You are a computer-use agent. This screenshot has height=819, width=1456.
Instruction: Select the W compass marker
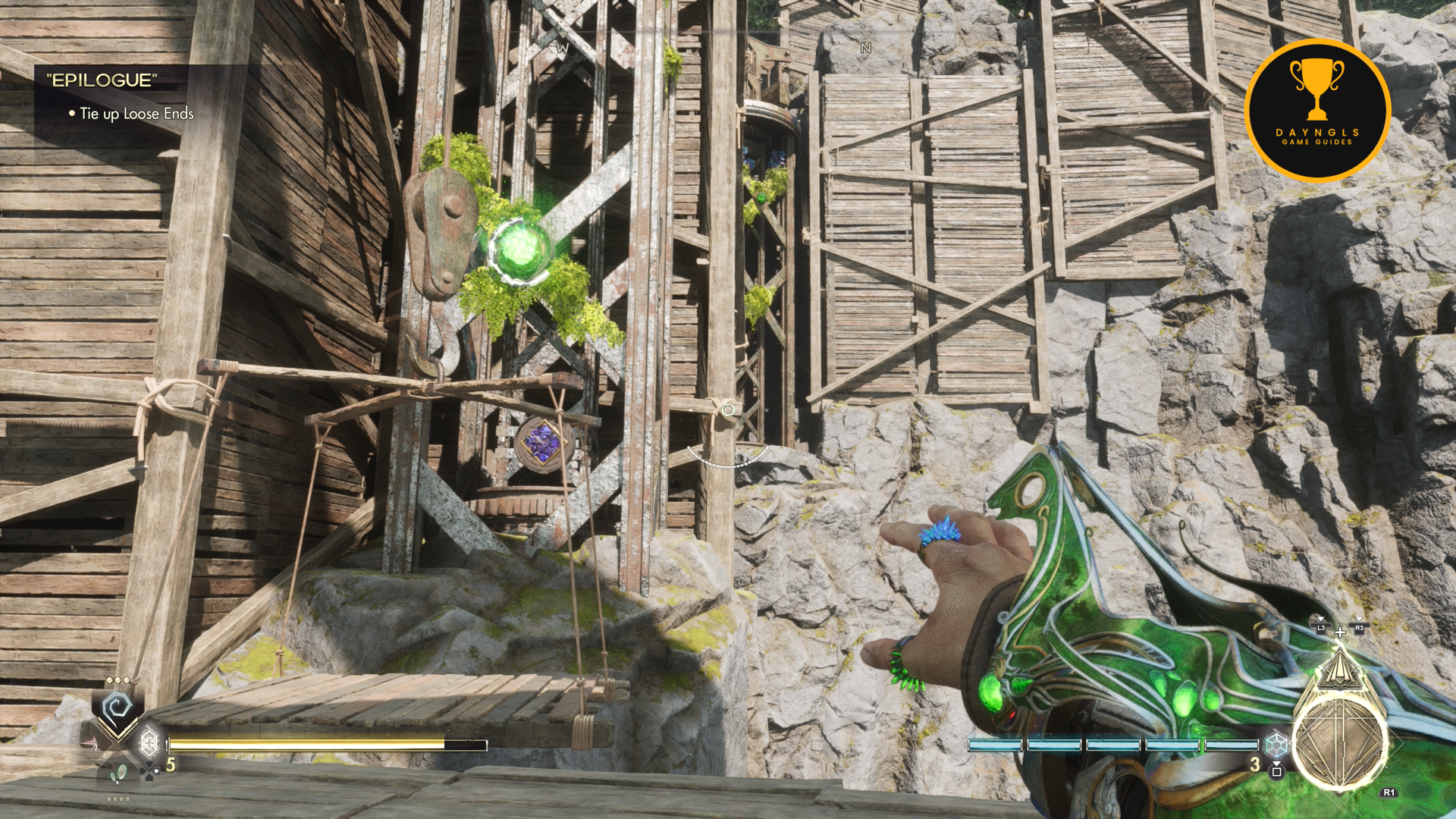click(x=562, y=48)
